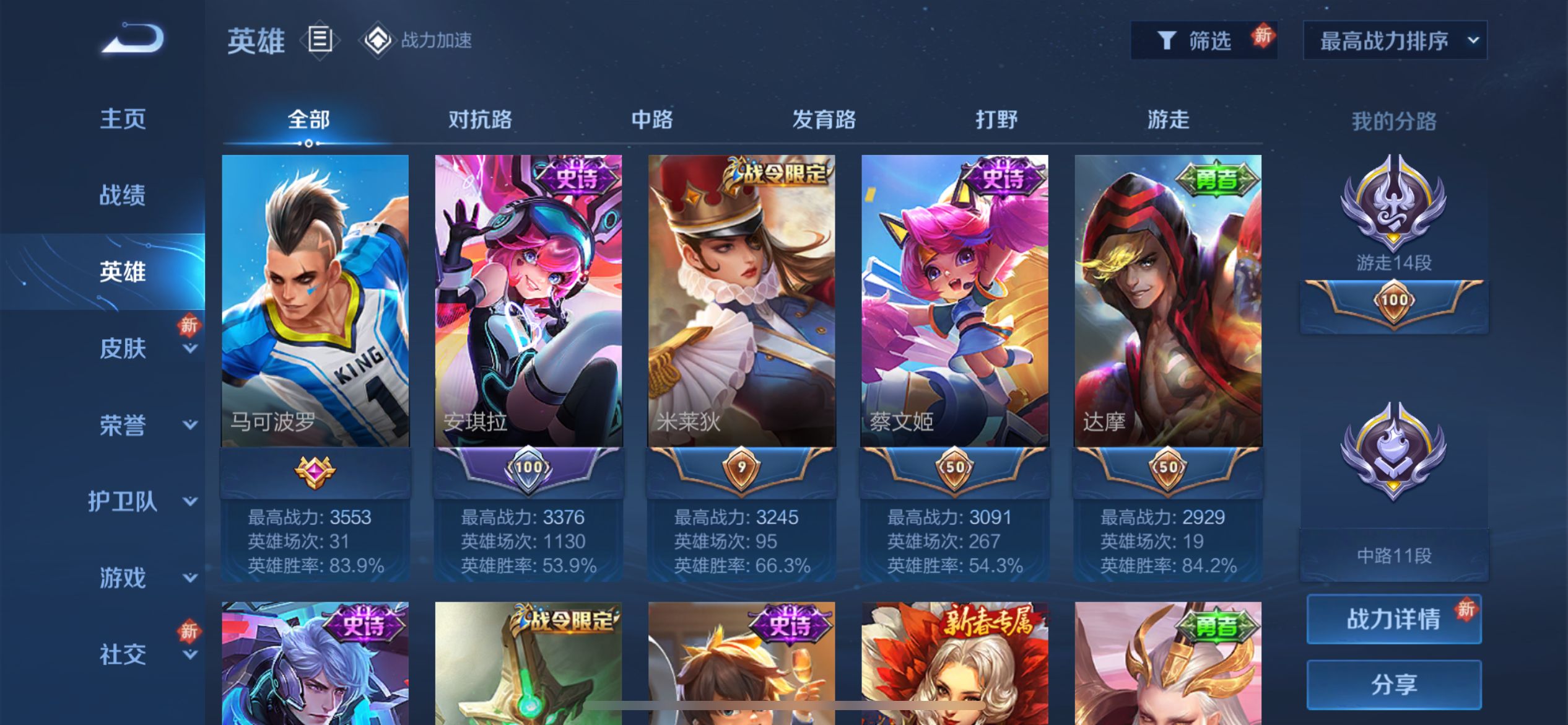This screenshot has height=725, width=1568.
Task: Go back using the return arrow
Action: pos(133,39)
